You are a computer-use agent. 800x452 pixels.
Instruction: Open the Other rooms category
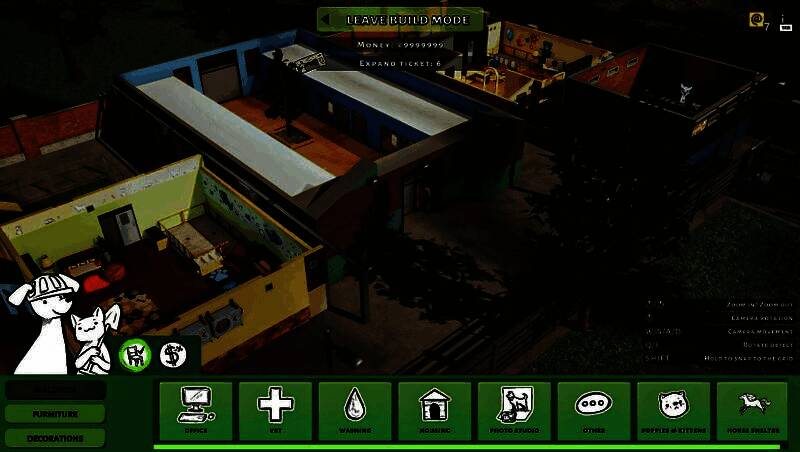click(594, 410)
